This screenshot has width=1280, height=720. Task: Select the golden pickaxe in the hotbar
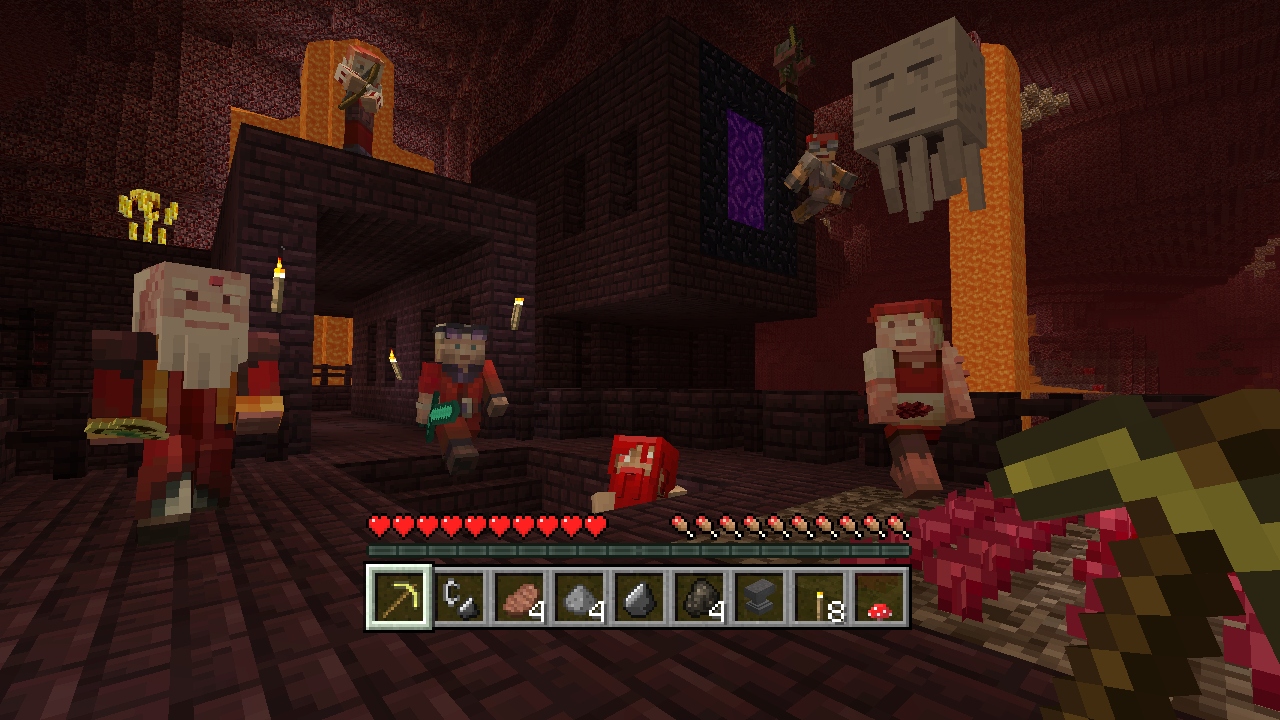[398, 598]
